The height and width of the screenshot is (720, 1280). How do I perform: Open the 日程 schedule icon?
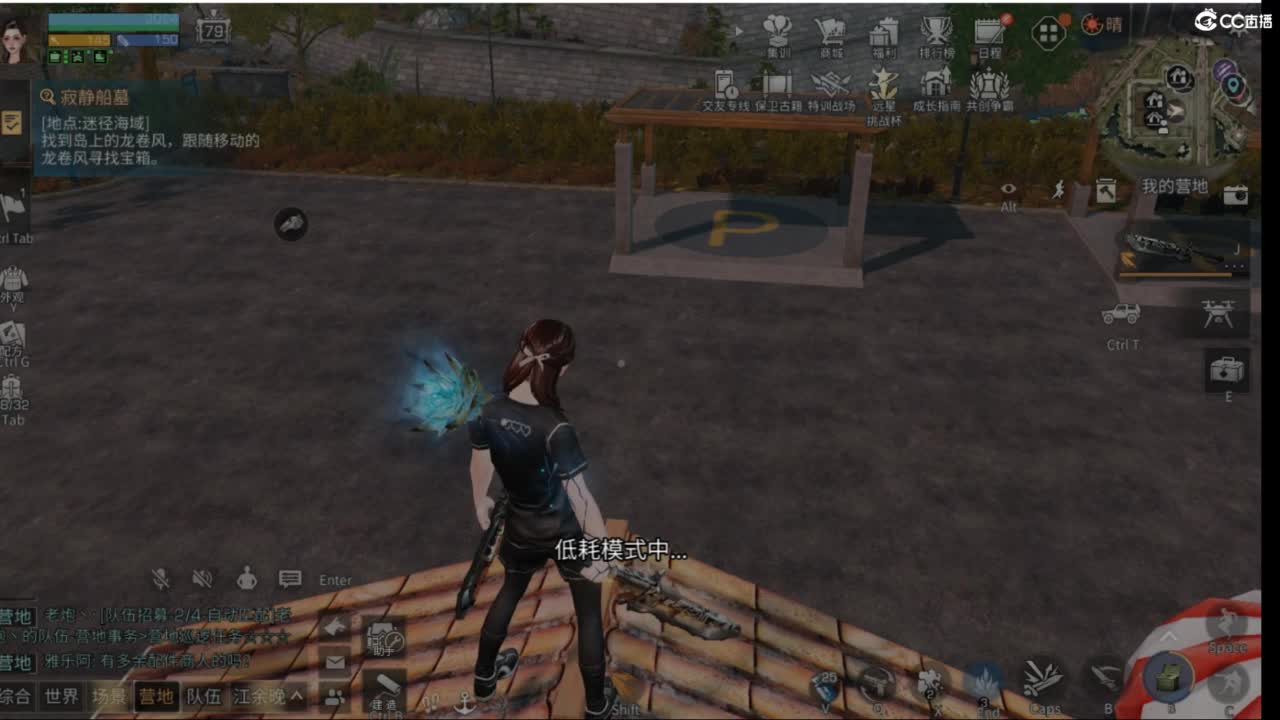tap(988, 33)
